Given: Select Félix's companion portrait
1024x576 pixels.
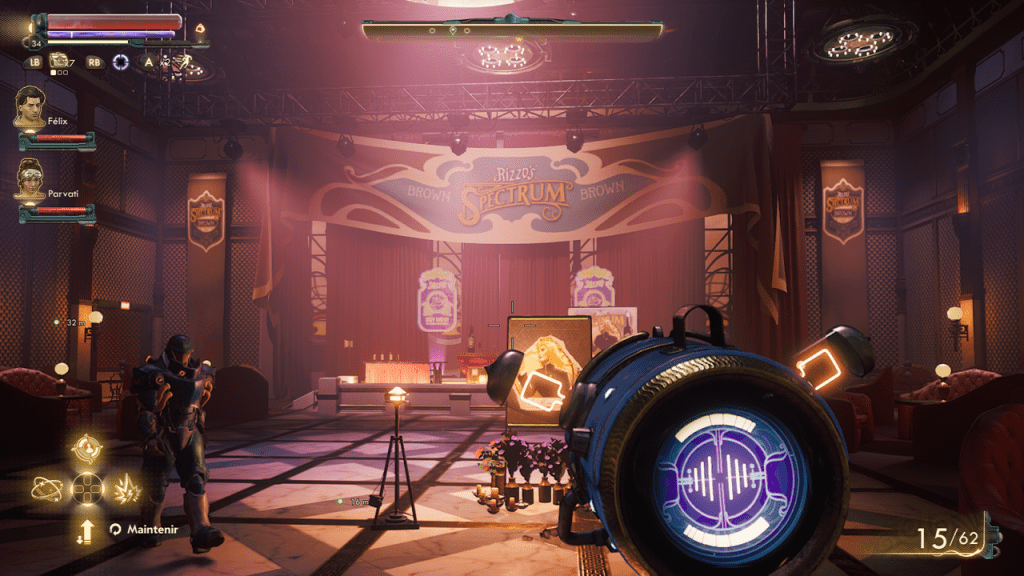Looking at the screenshot, I should (x=30, y=106).
